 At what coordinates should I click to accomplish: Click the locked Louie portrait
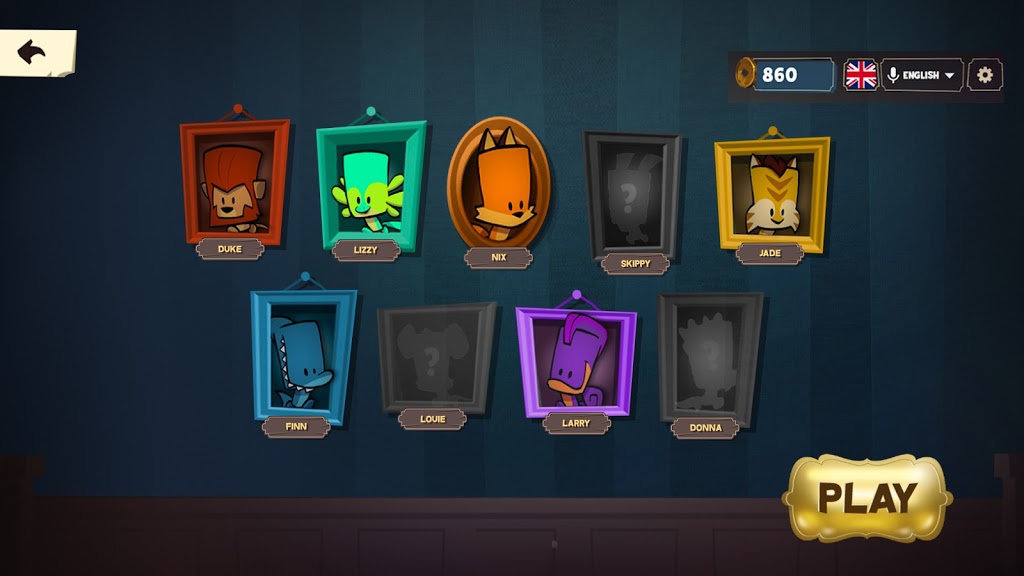coord(435,358)
